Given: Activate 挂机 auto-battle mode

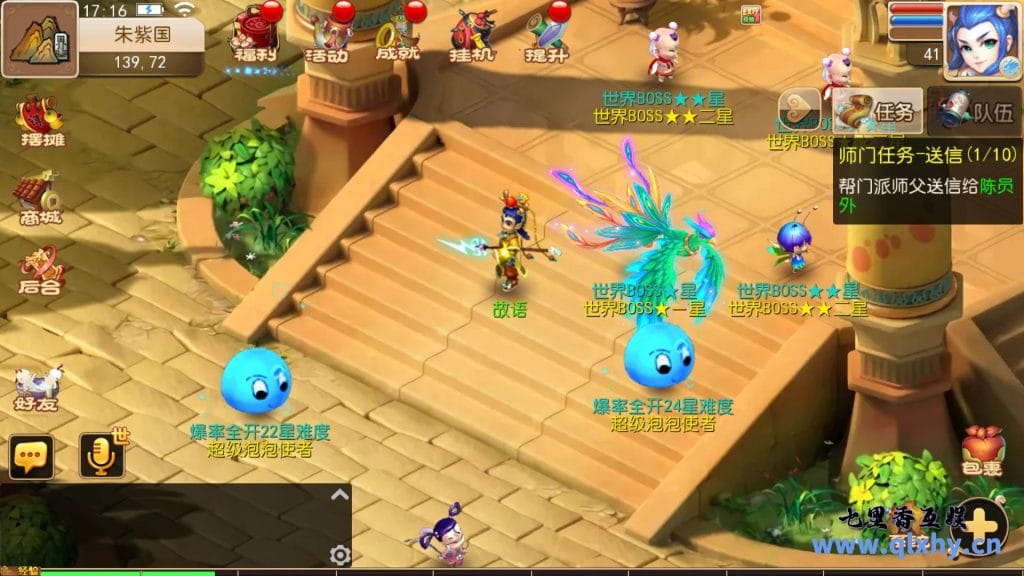Looking at the screenshot, I should click(472, 35).
